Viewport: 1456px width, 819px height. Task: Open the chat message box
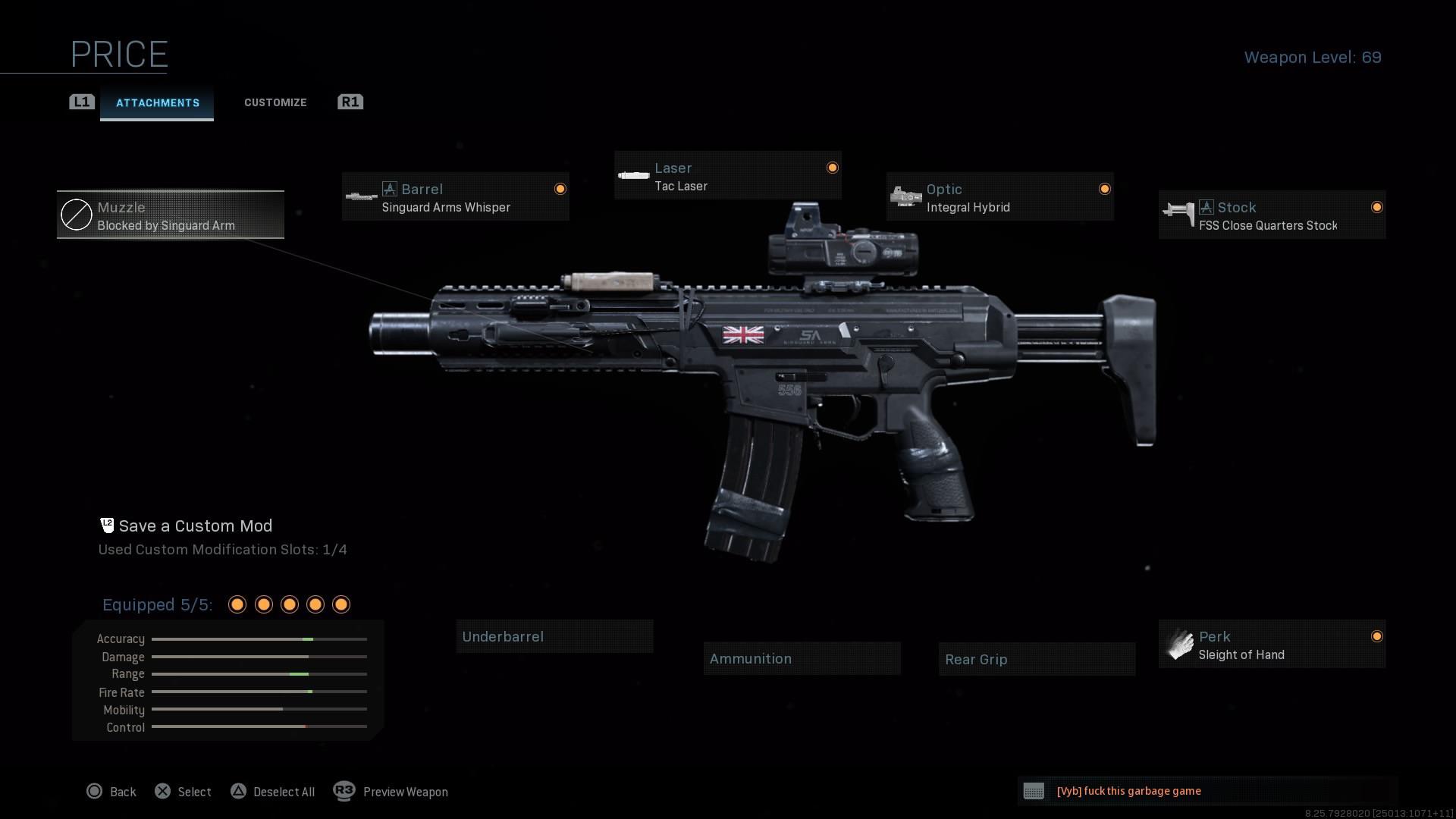(x=1207, y=791)
